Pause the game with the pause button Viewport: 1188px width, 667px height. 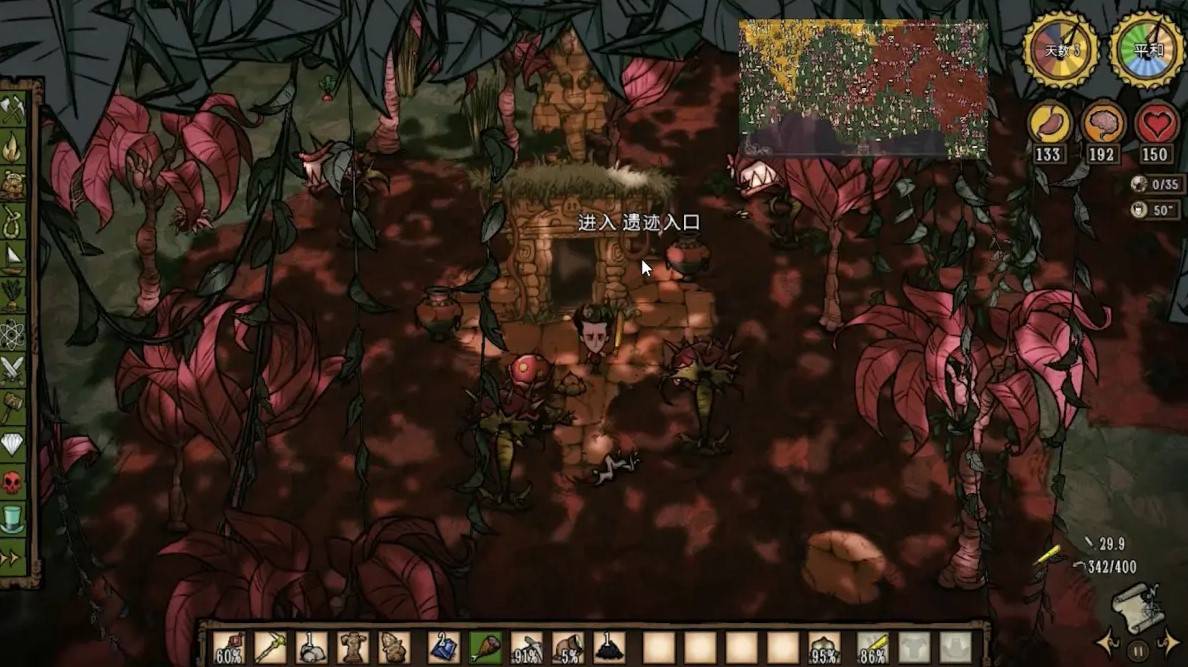click(1137, 650)
